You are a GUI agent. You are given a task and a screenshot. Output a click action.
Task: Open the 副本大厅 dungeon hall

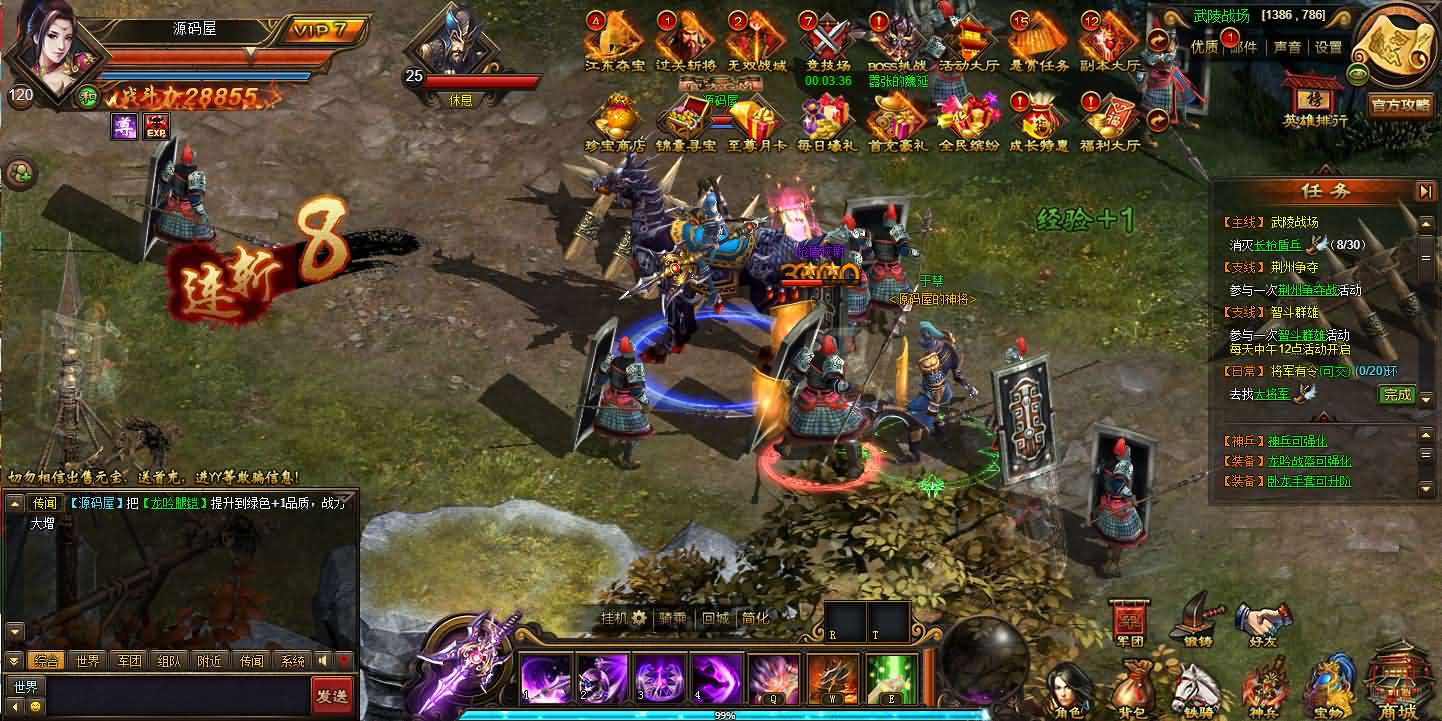pos(1110,42)
